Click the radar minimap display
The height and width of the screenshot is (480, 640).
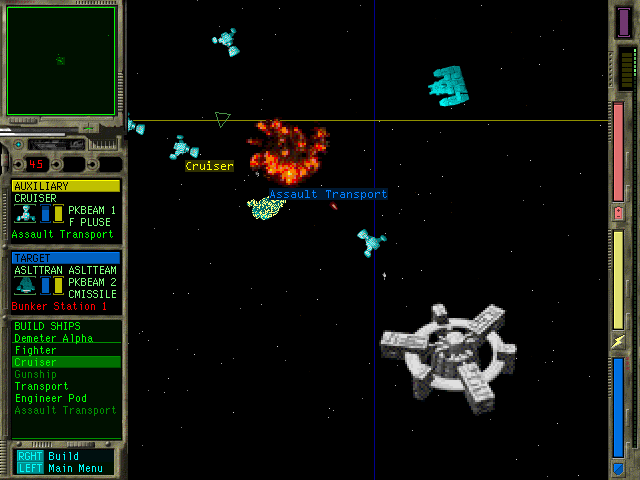[x=60, y=59]
